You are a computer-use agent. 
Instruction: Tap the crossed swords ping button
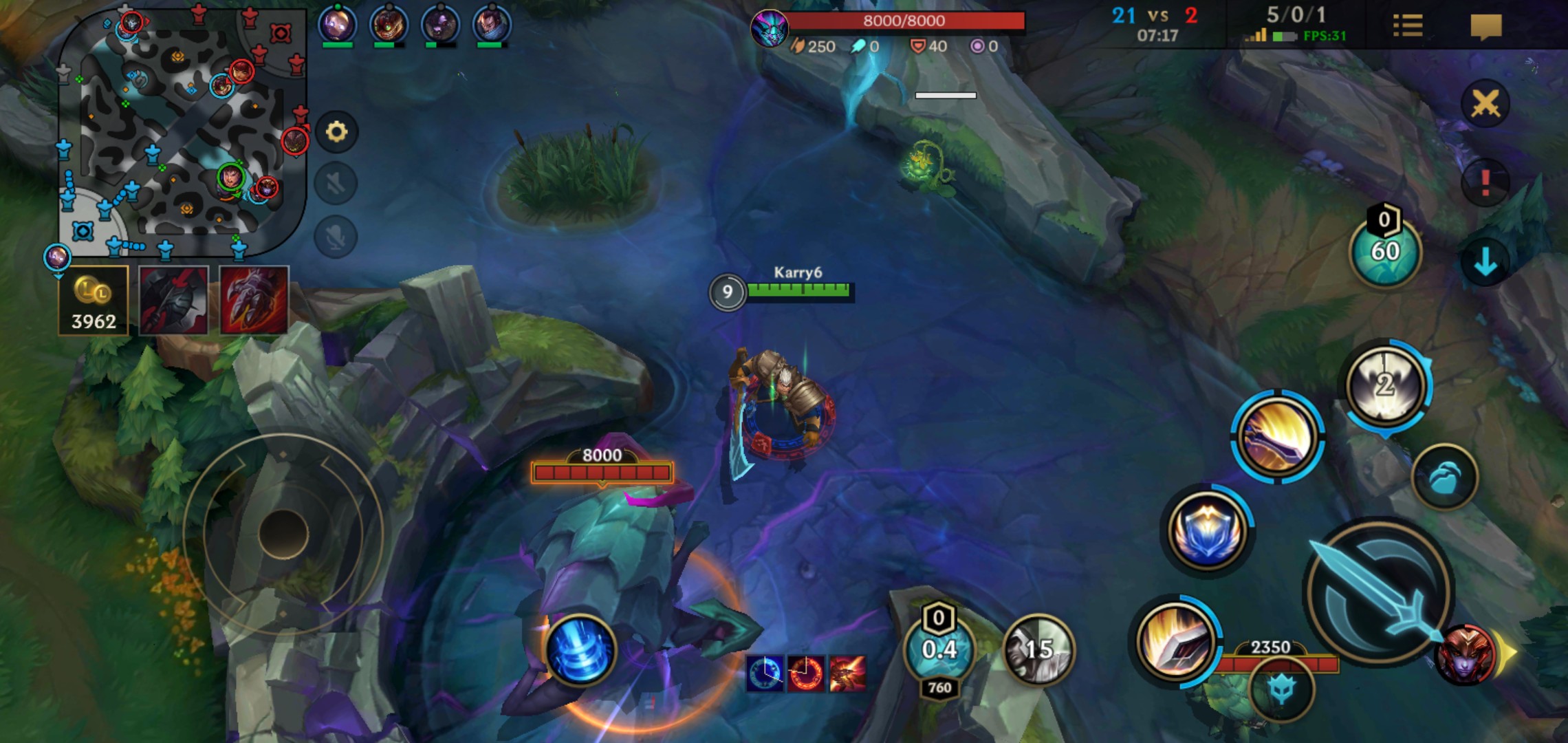click(1485, 105)
